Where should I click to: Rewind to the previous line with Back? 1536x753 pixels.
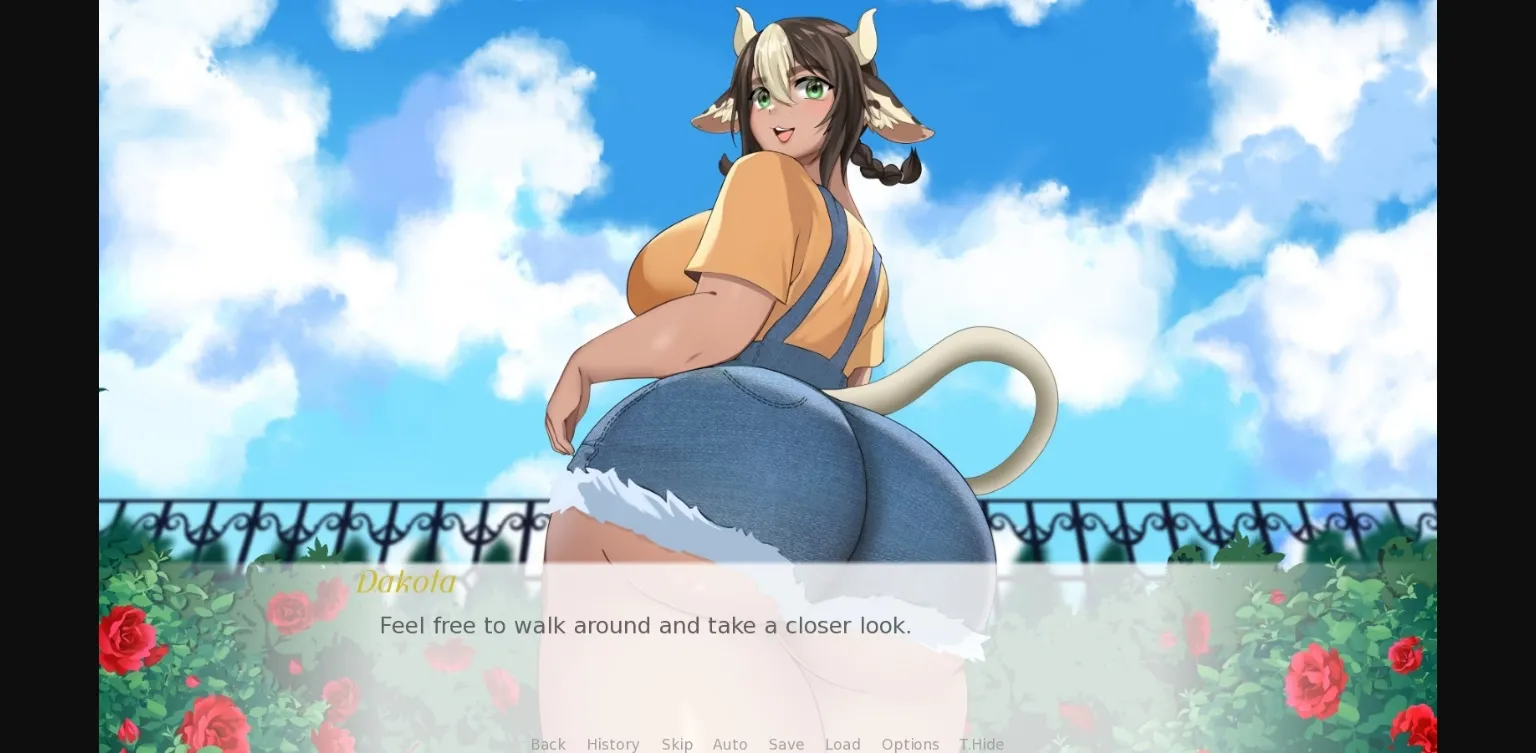548,744
